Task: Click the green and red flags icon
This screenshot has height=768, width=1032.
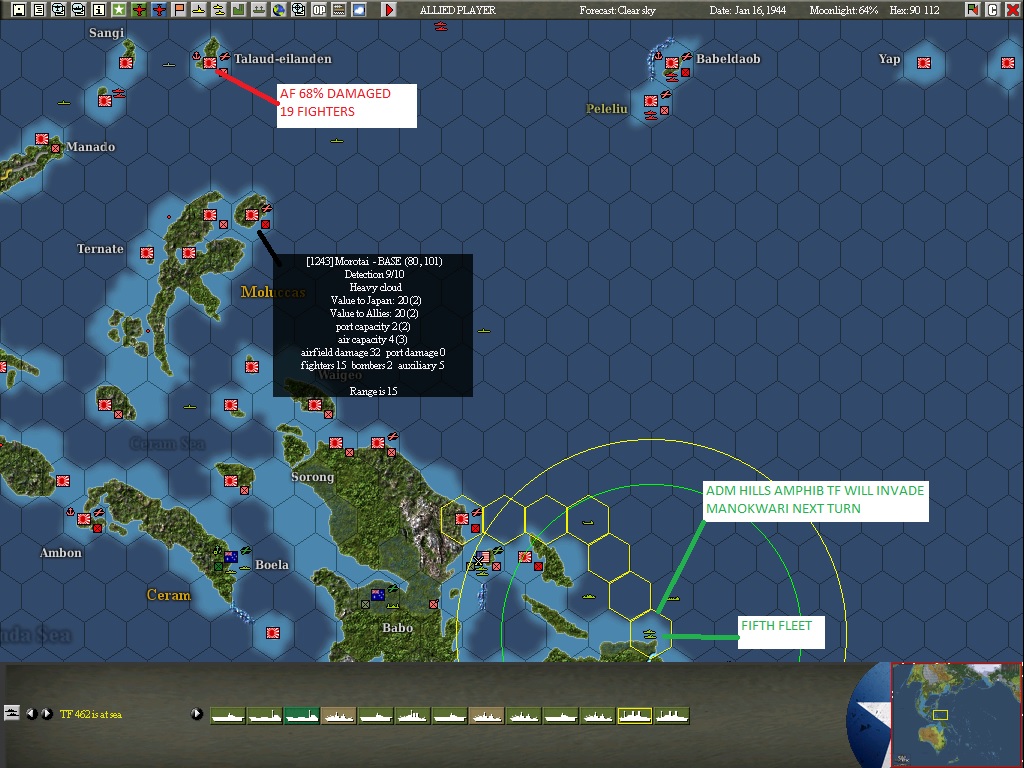Action: [973, 10]
